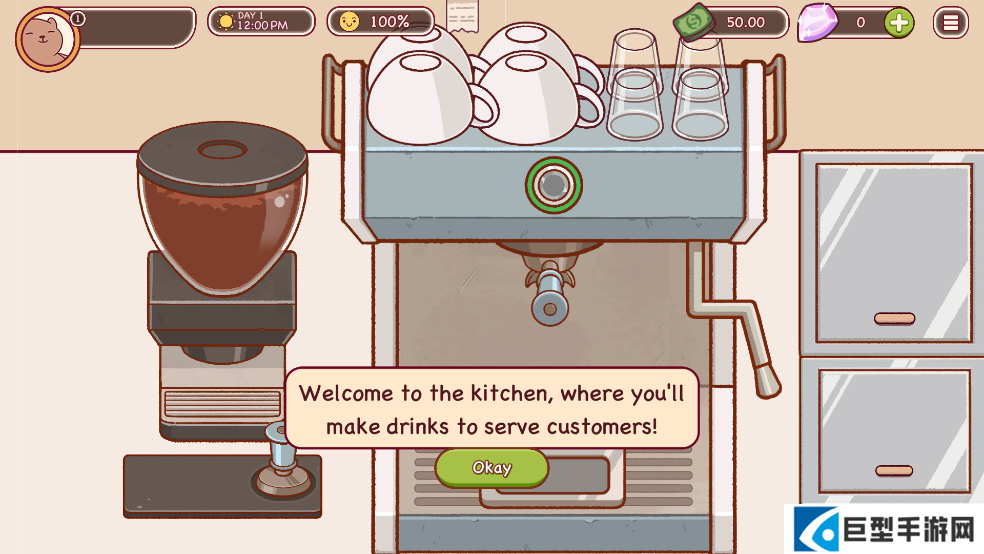Open the bear player profile avatar
The height and width of the screenshot is (554, 984).
[47, 39]
